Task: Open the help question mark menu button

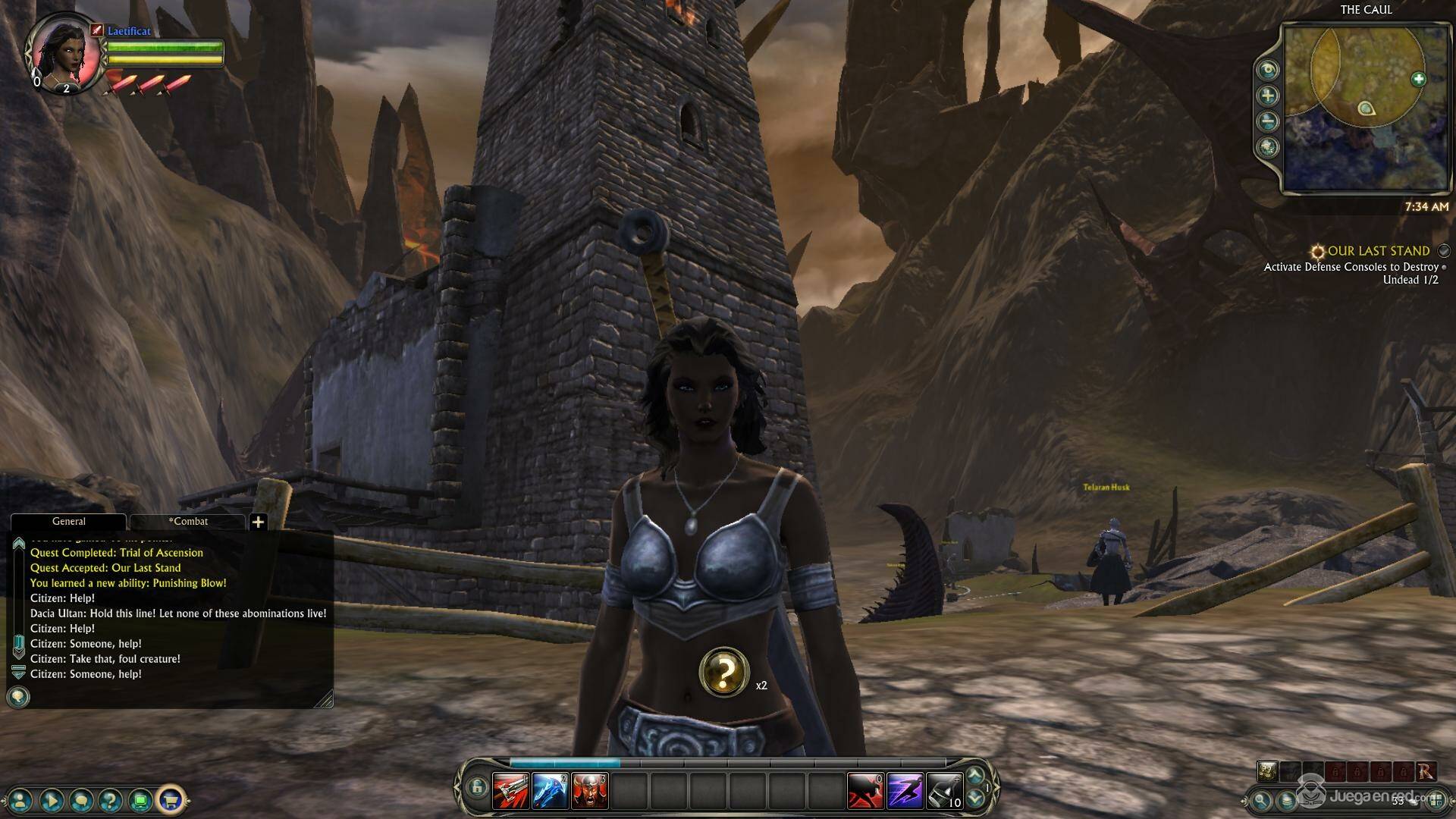Action: click(111, 799)
